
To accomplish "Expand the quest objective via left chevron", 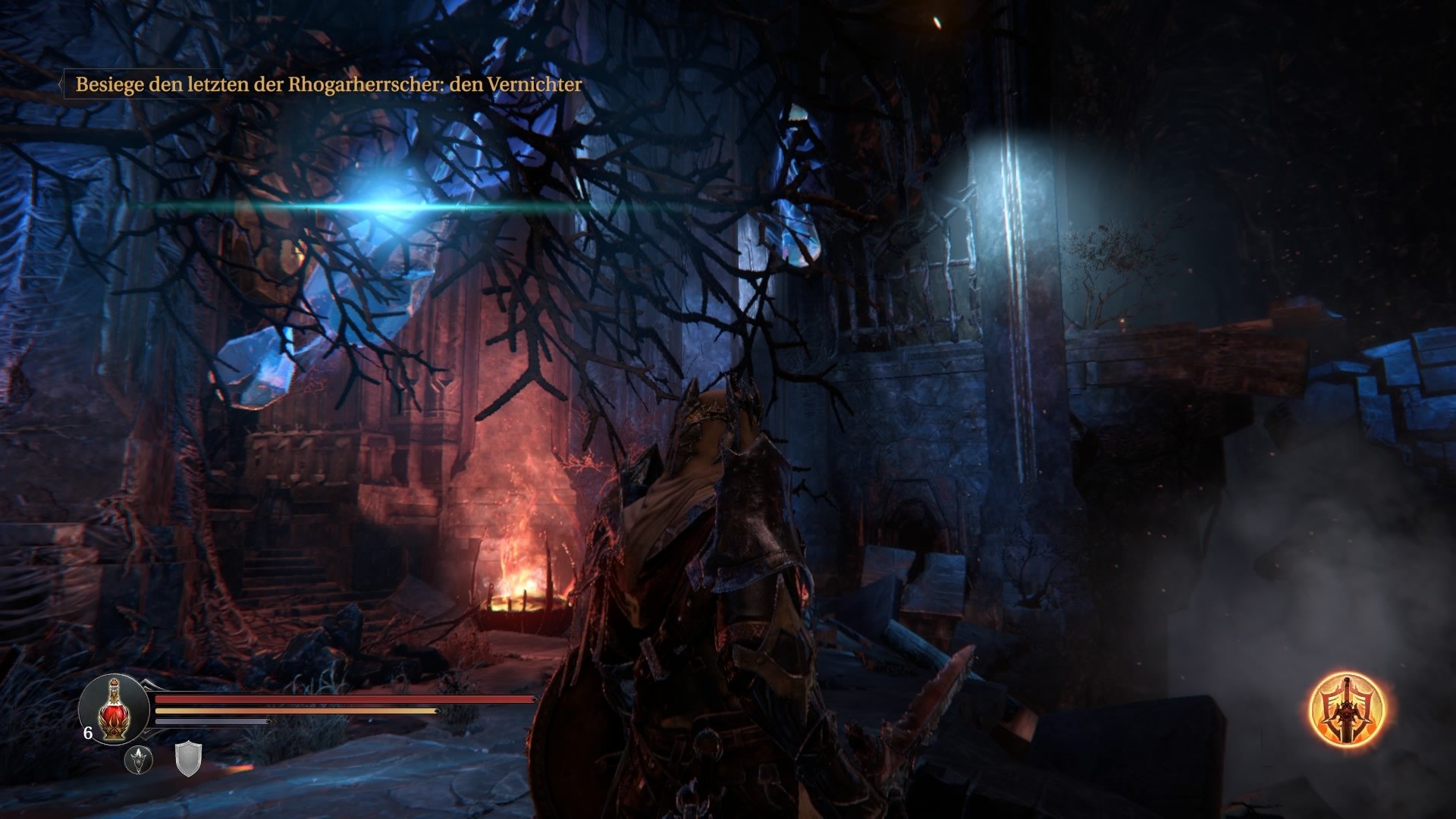I will click(61, 86).
